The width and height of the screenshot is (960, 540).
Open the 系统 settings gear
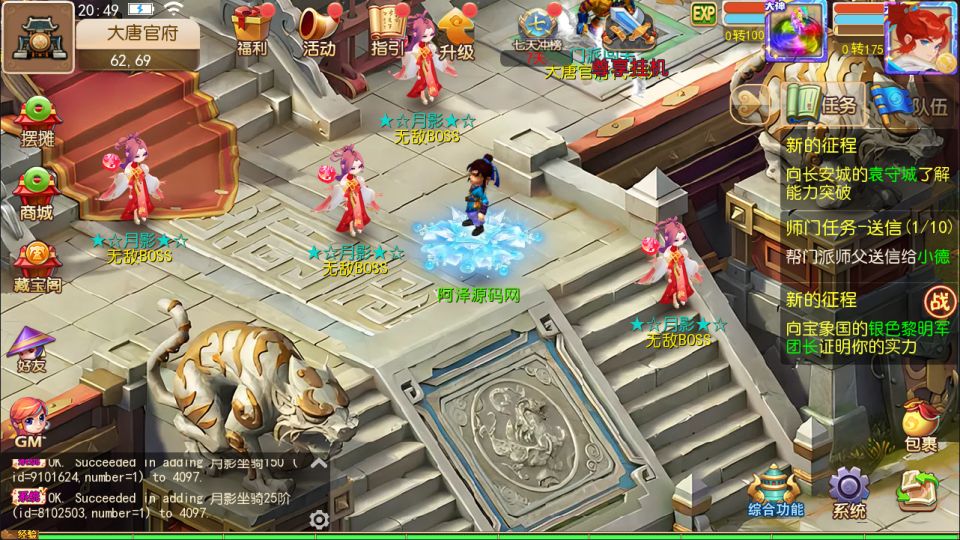click(x=849, y=493)
